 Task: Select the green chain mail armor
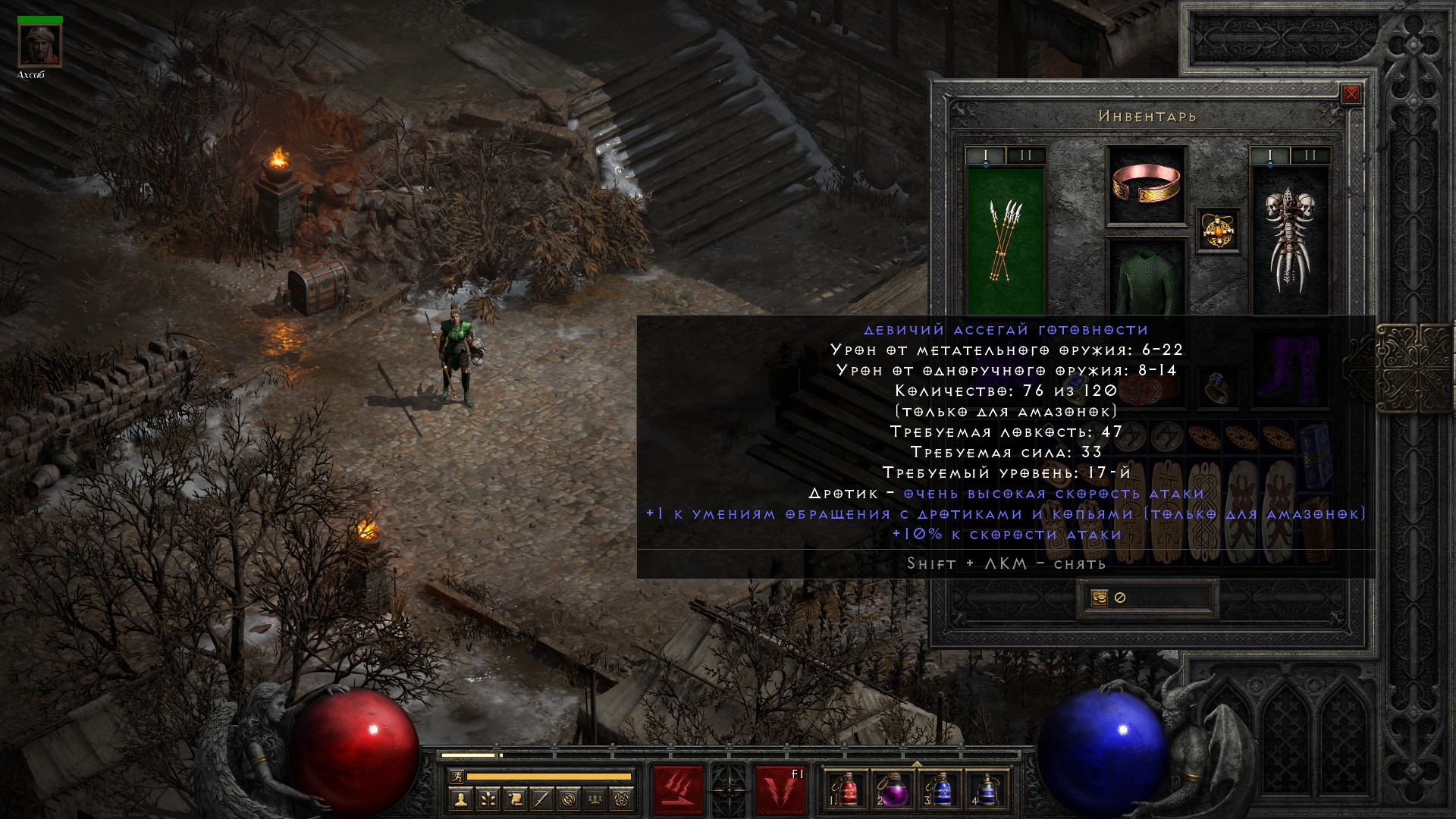pos(1146,282)
